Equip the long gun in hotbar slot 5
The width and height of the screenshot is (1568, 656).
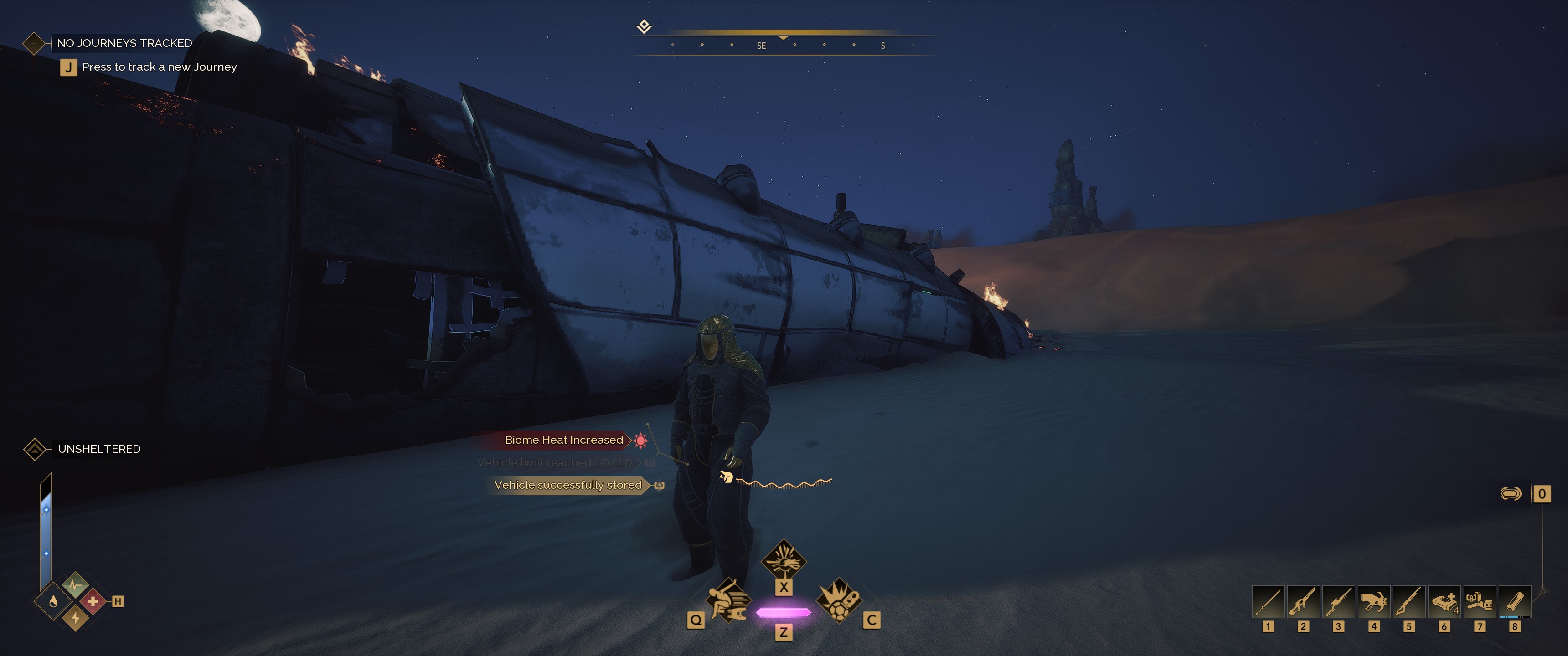pos(1408,602)
